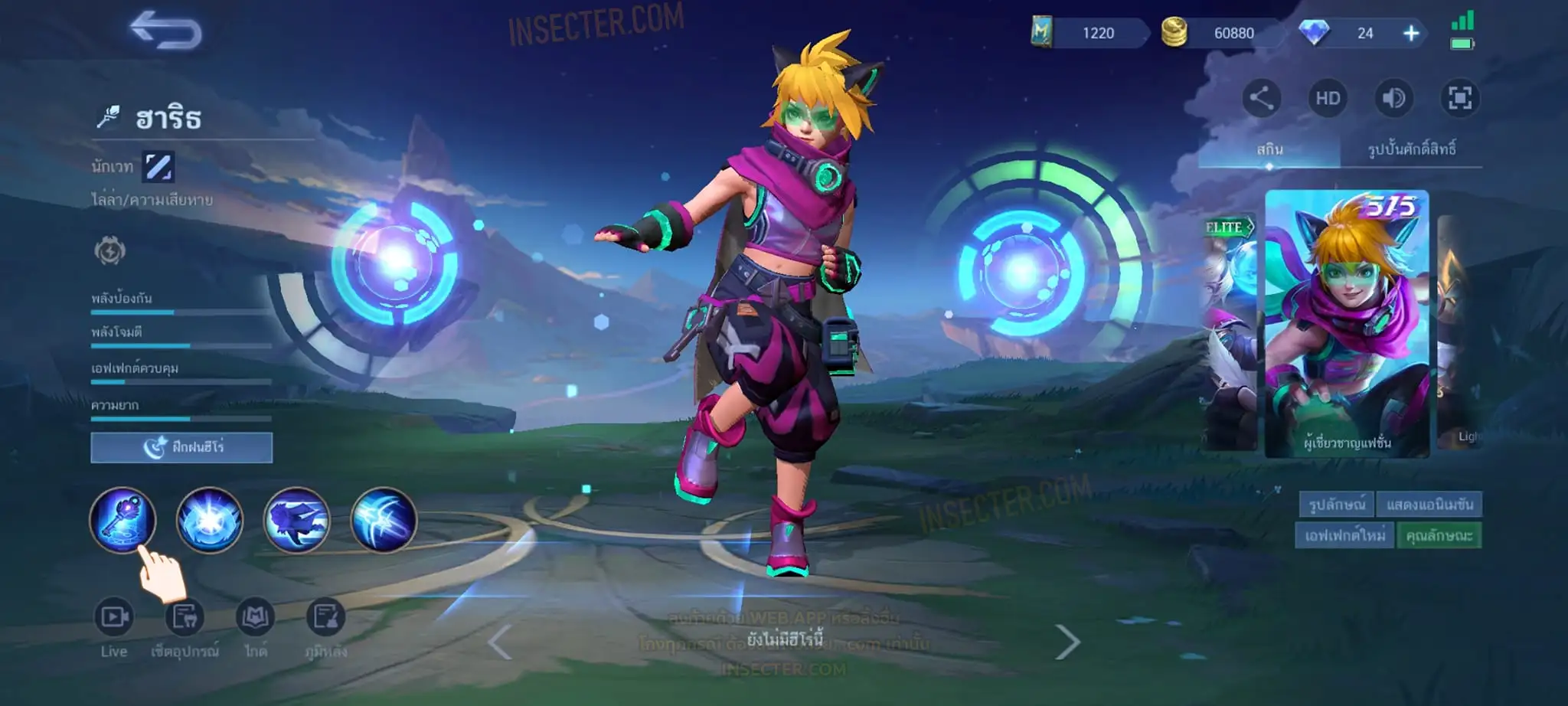Click the ฝึกฝนฮีโร่ training button

181,447
